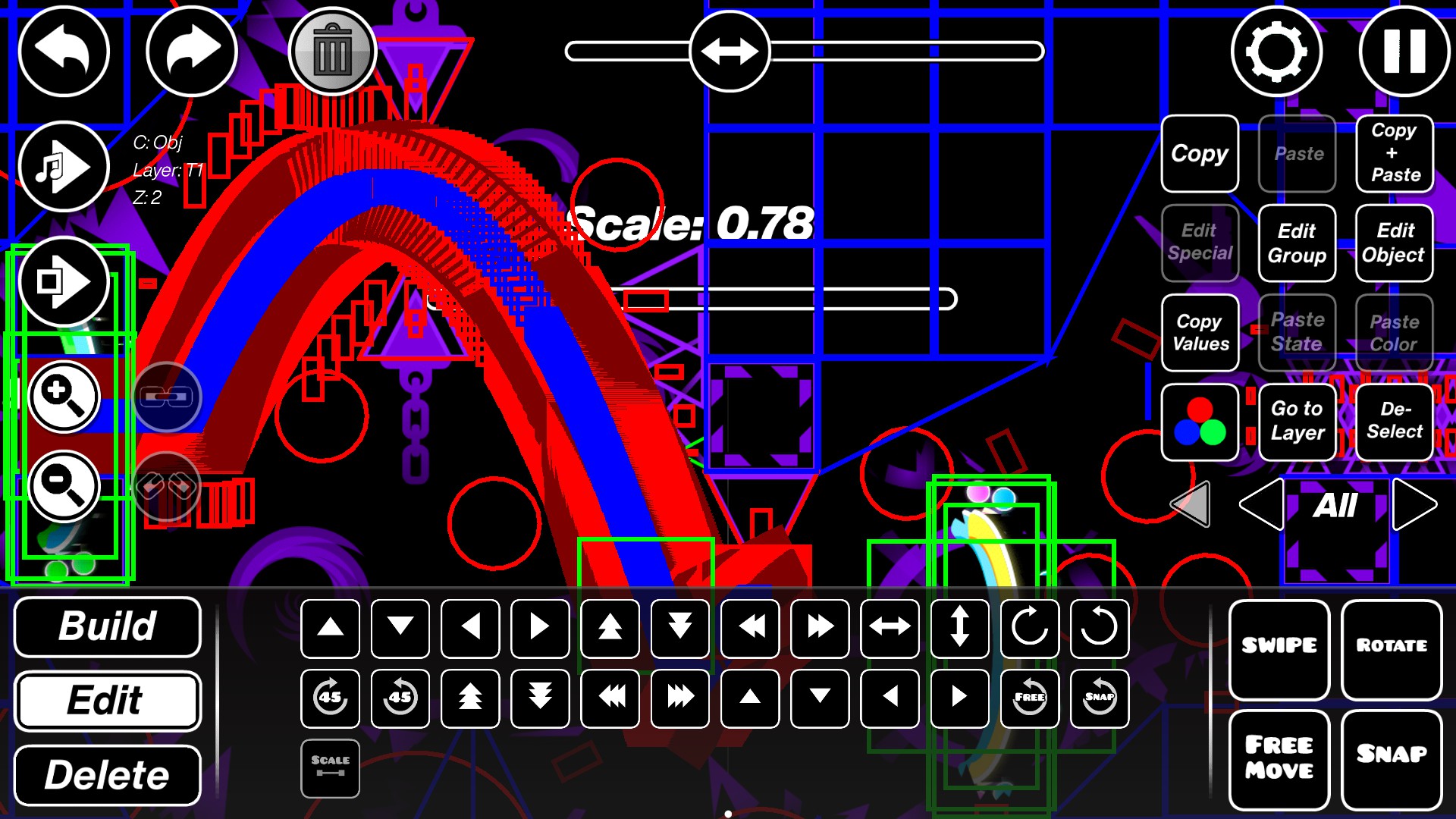Viewport: 1456px width, 819px height.
Task: Enable Swipe selection mode
Action: 1278,645
